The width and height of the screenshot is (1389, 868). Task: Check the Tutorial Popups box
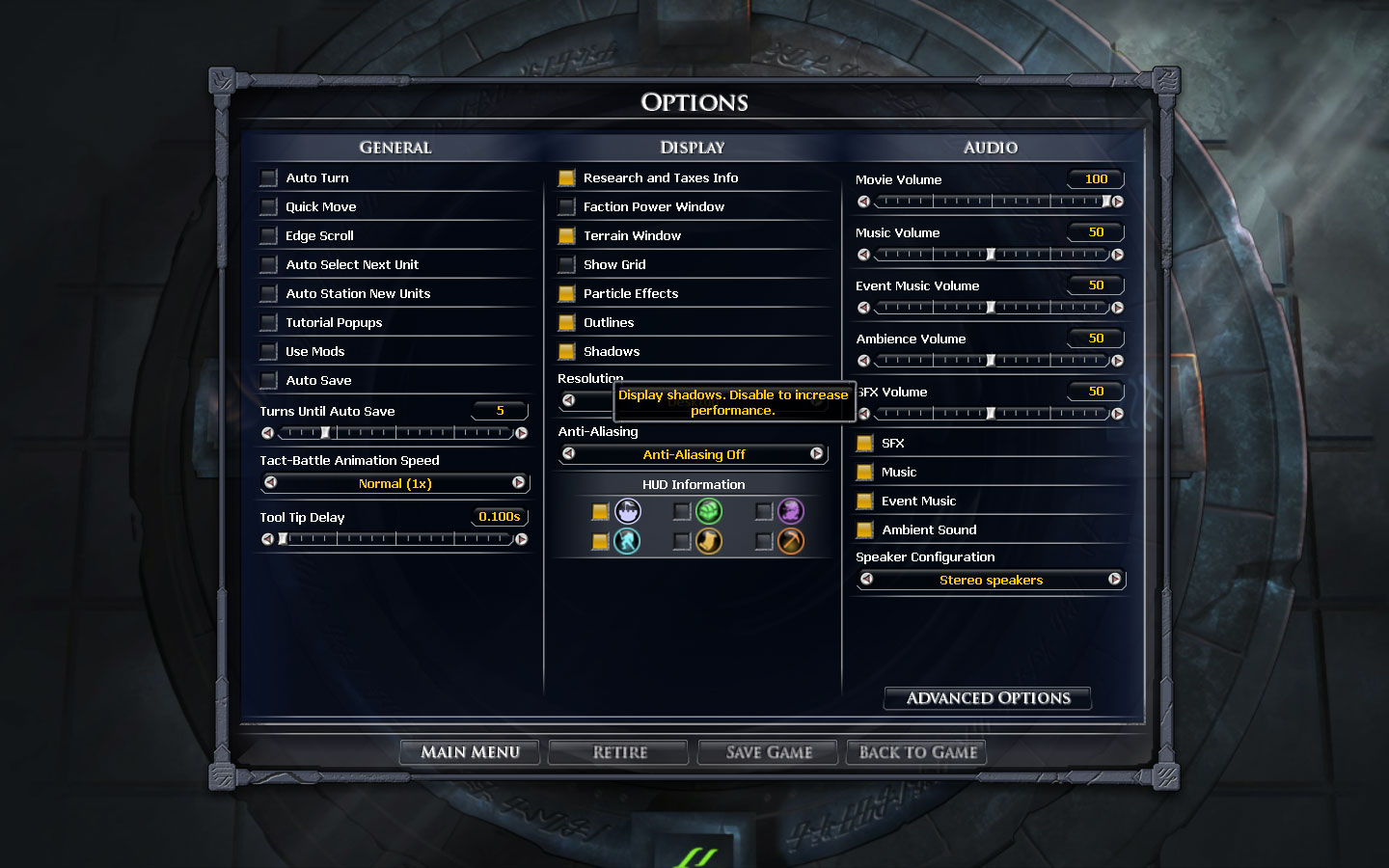tap(269, 323)
